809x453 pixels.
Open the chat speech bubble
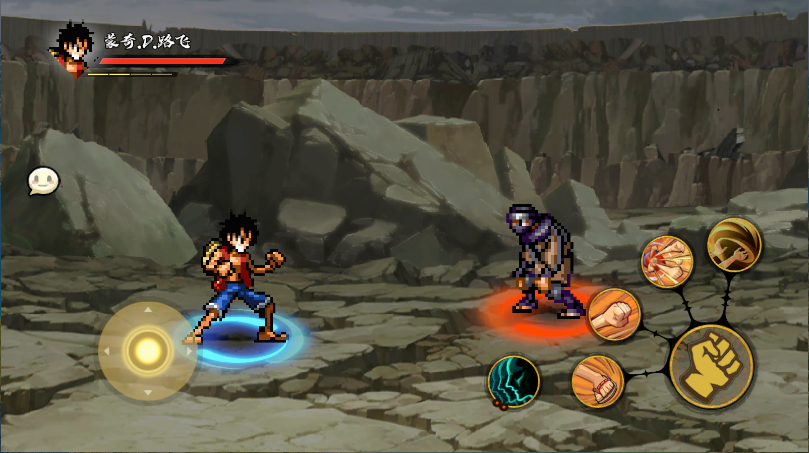(43, 181)
